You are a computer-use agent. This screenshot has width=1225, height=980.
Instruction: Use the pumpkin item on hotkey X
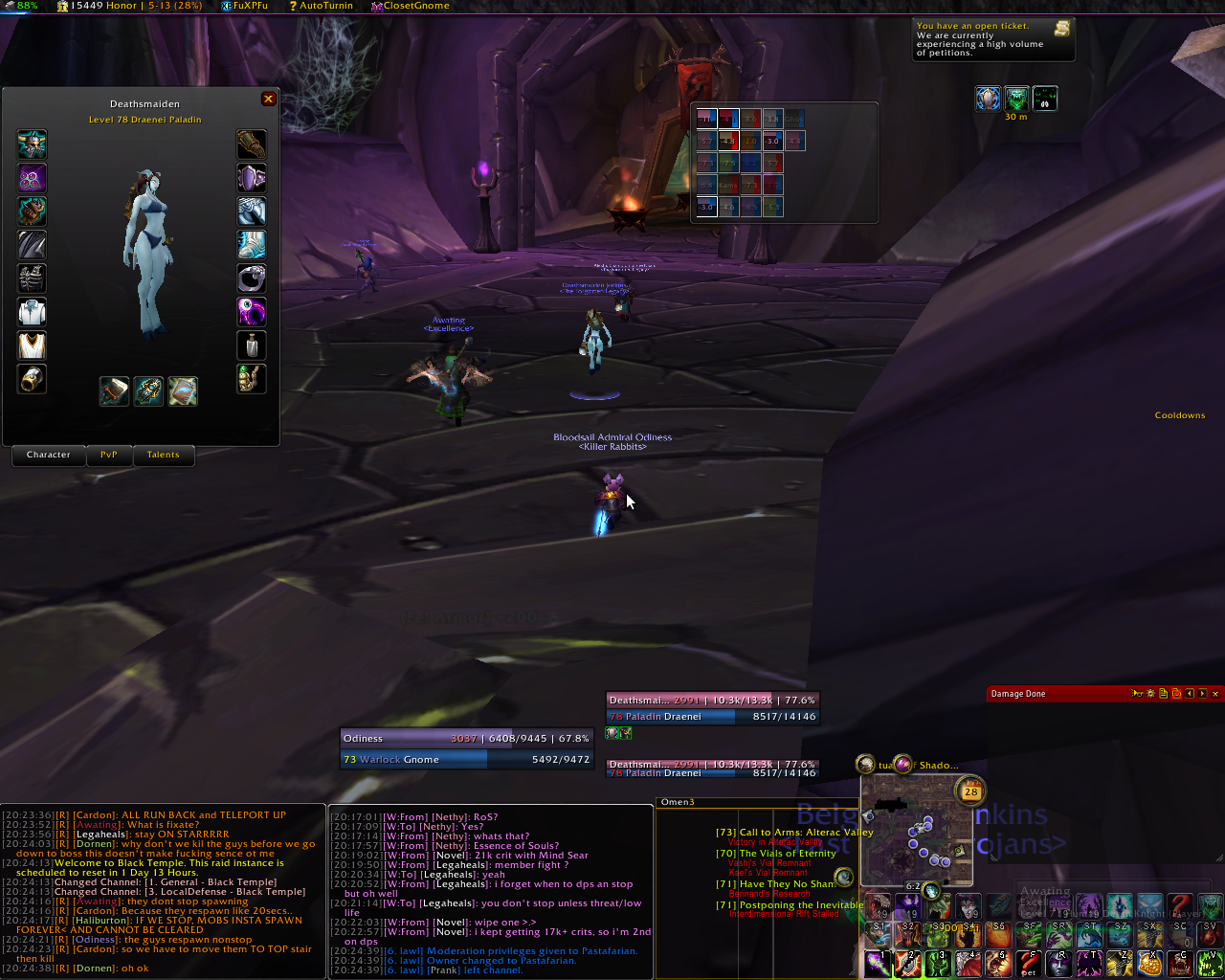[x=1149, y=963]
